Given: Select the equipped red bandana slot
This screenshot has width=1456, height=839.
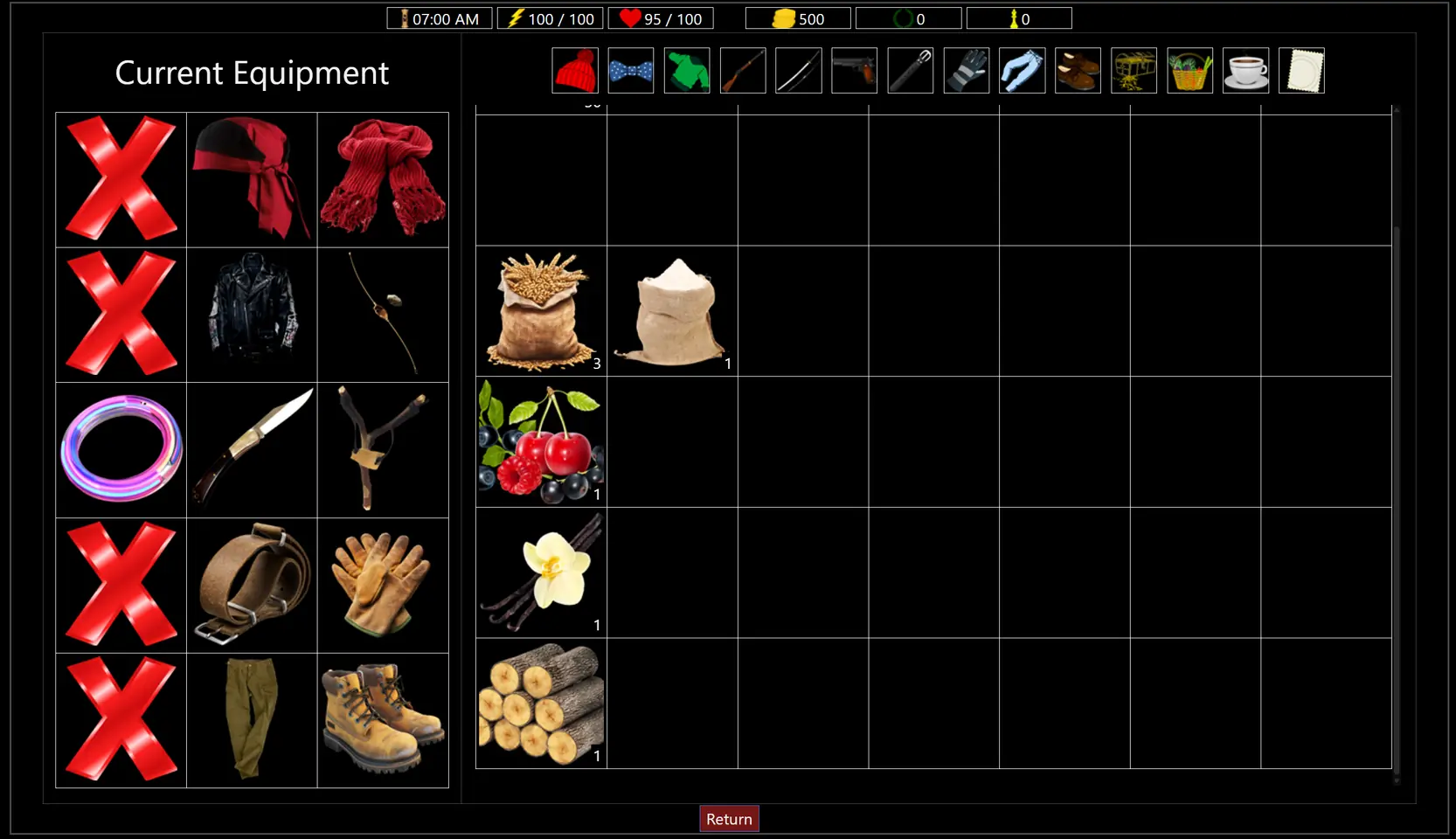Looking at the screenshot, I should pos(252,179).
